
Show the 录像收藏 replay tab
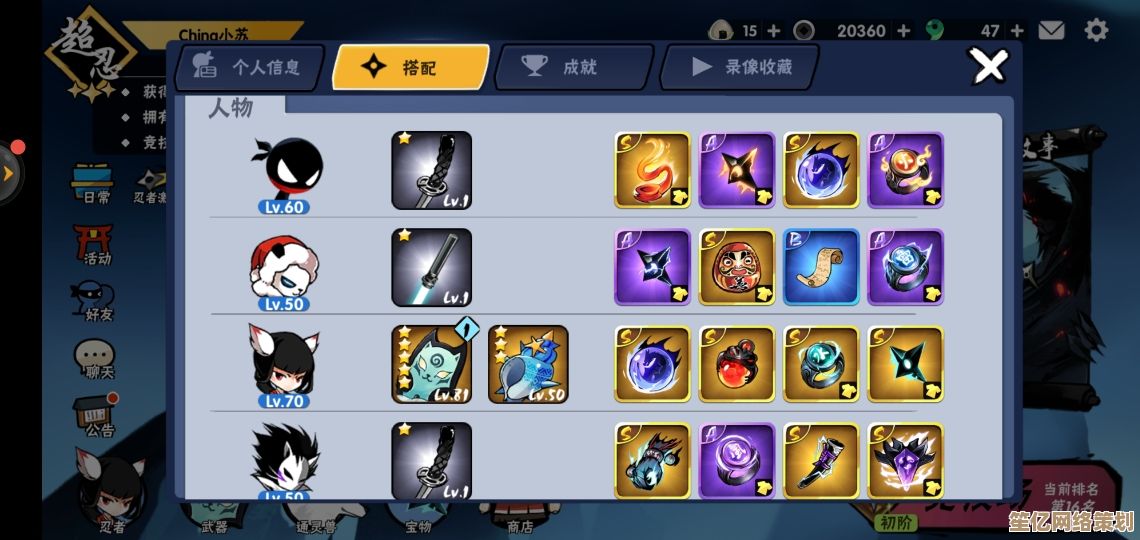[x=740, y=67]
